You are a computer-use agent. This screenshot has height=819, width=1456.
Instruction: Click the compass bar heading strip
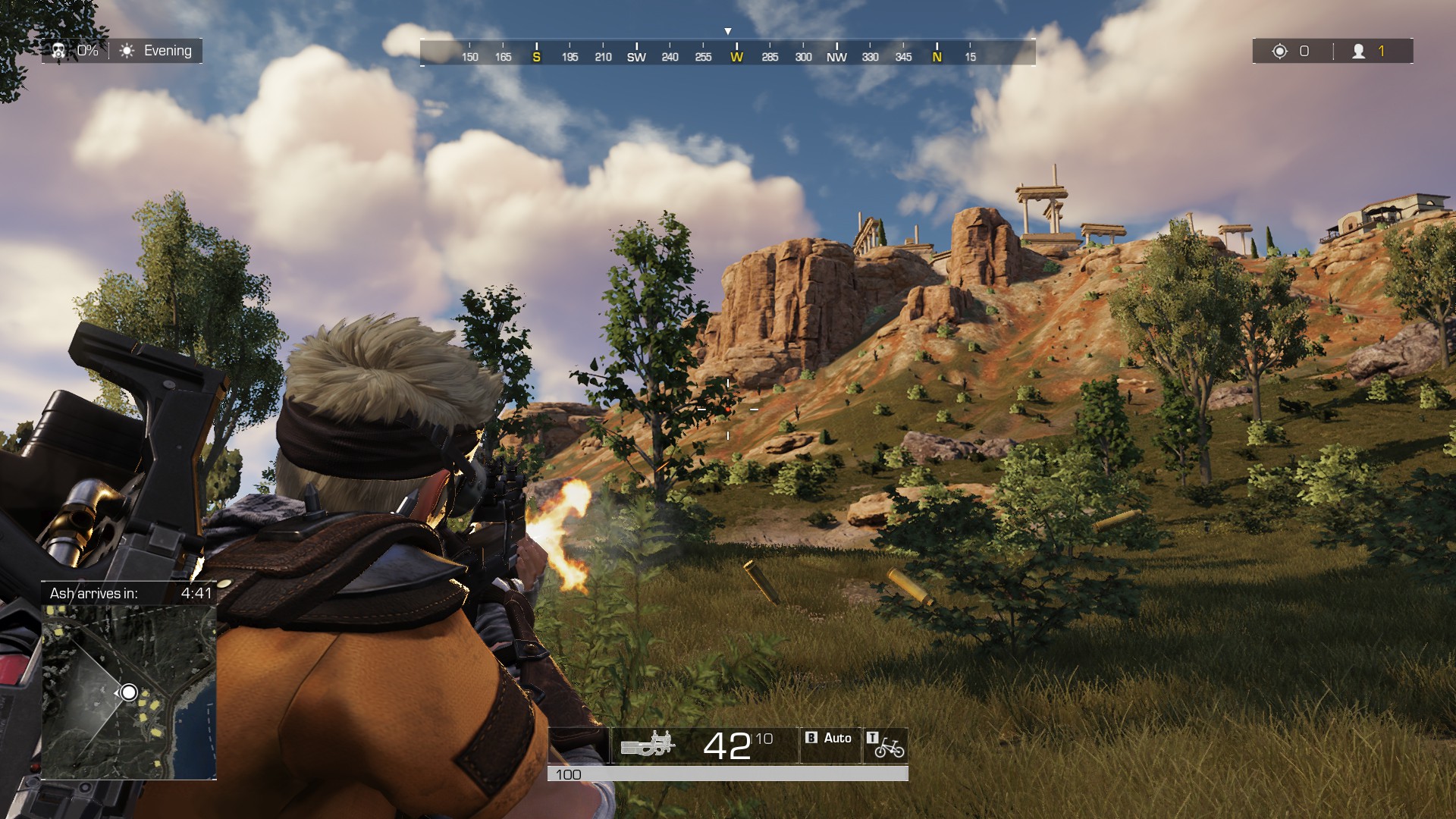pos(727,53)
